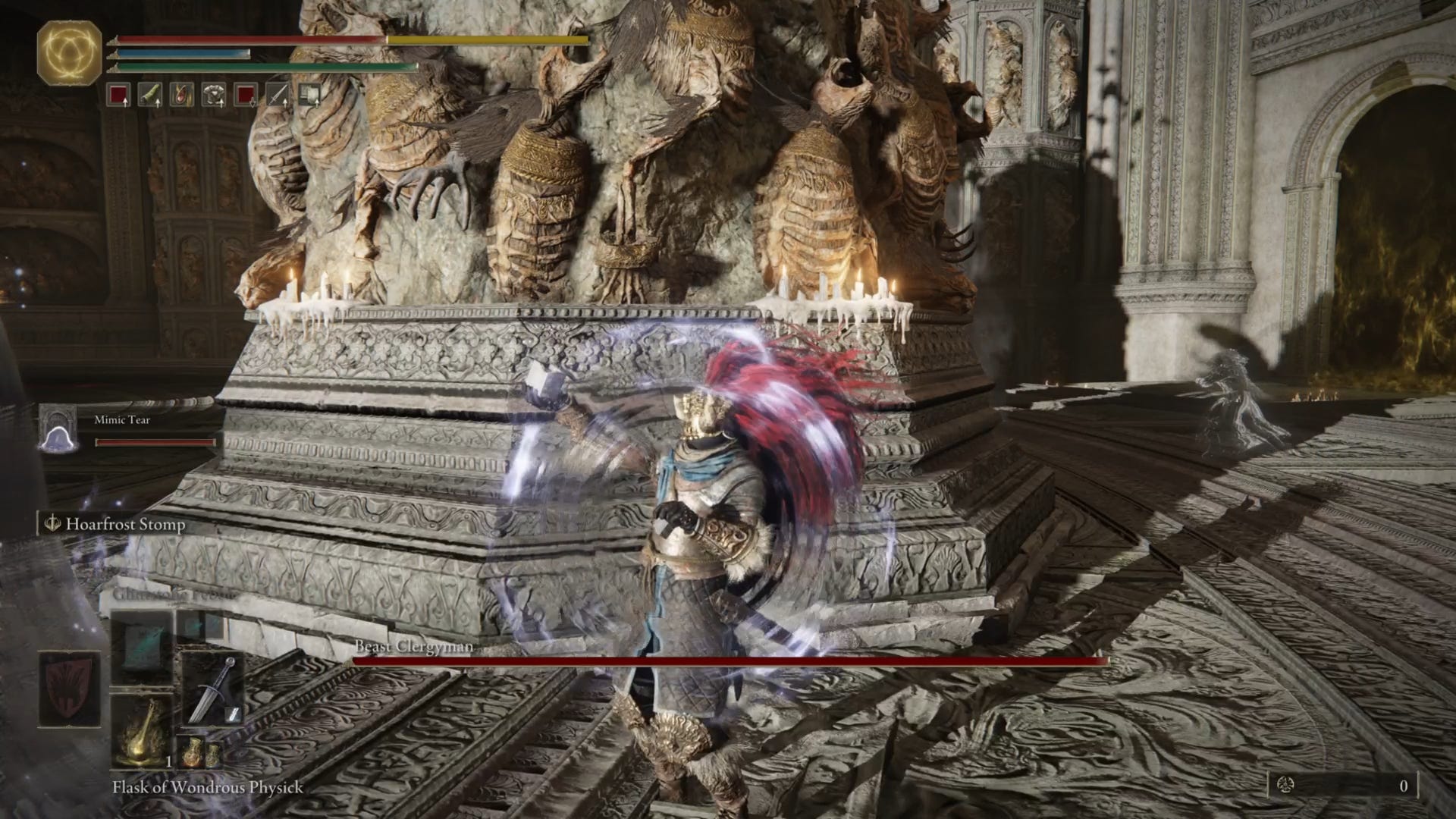1456x819 pixels.
Task: Click the green horn quick item icon
Action: click(150, 95)
